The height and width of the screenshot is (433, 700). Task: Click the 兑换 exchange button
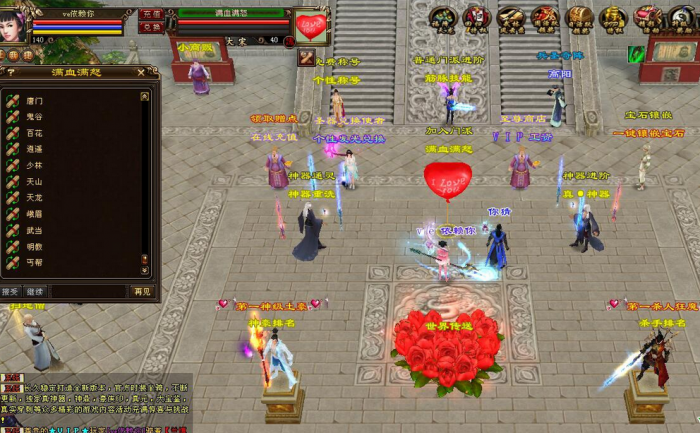coord(151,27)
